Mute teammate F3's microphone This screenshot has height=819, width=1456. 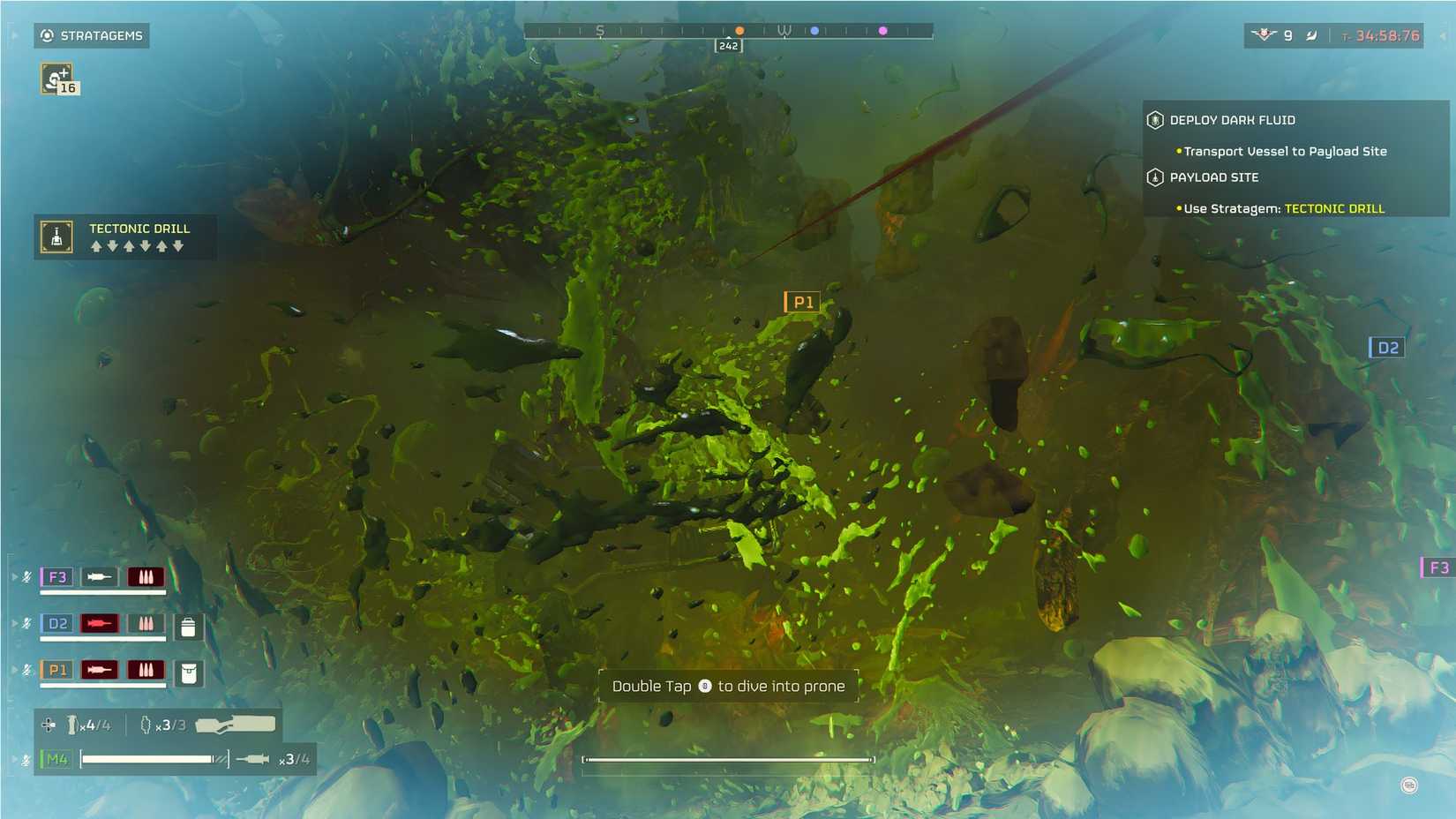pos(26,576)
